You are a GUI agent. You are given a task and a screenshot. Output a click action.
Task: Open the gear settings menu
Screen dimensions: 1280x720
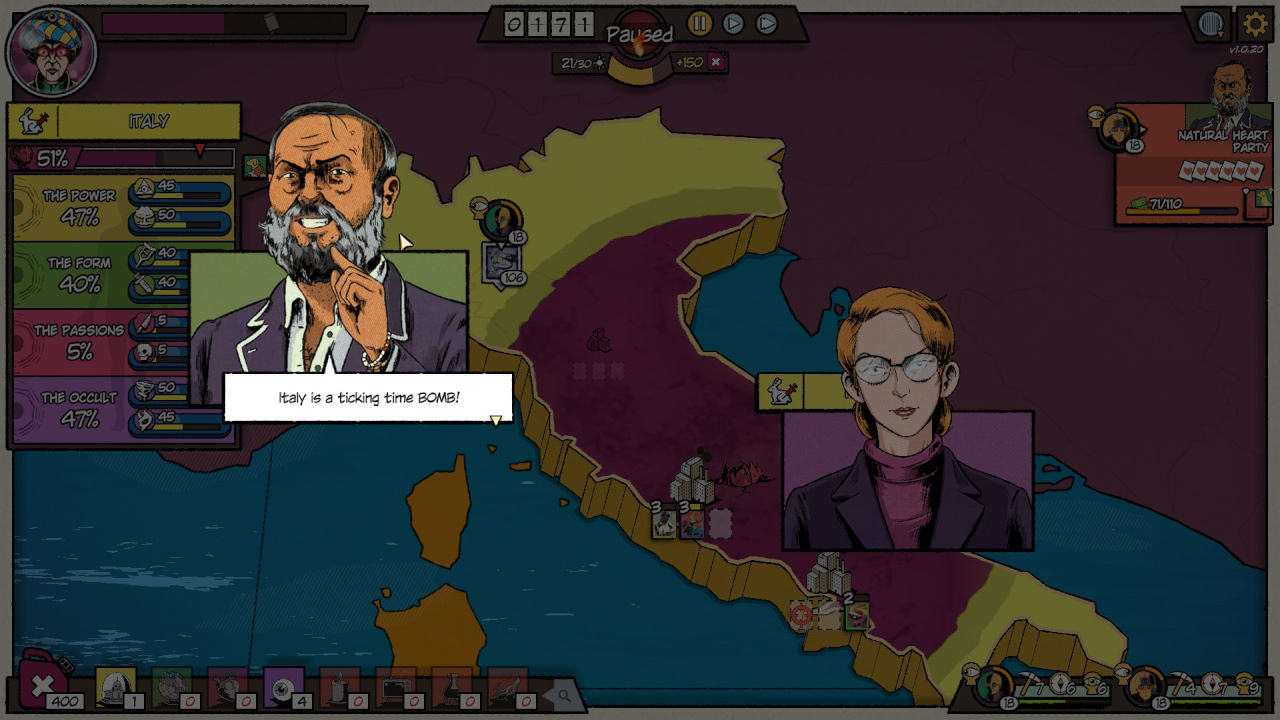tap(1255, 24)
